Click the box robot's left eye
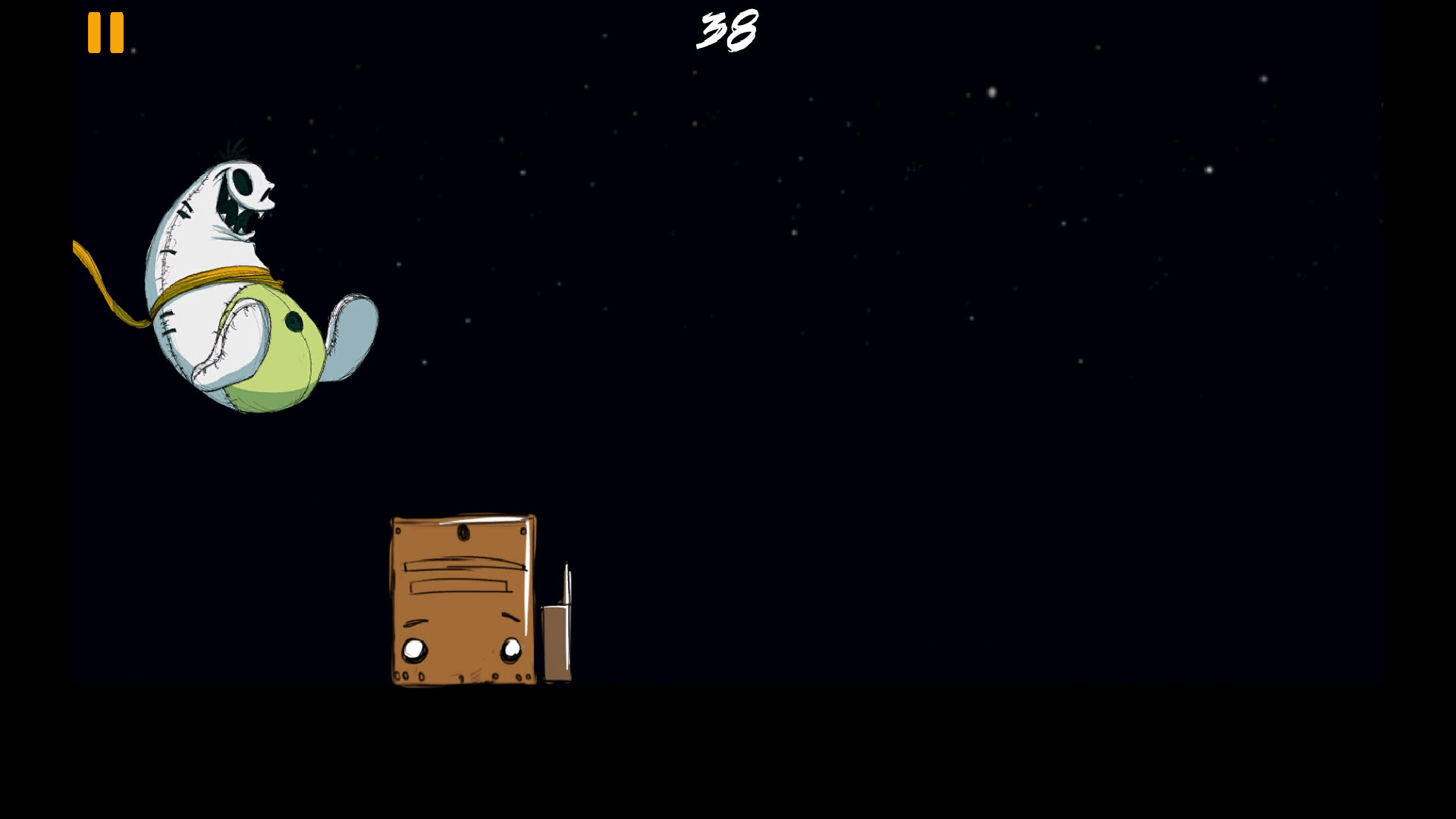This screenshot has height=819, width=1456. pyautogui.click(x=413, y=649)
